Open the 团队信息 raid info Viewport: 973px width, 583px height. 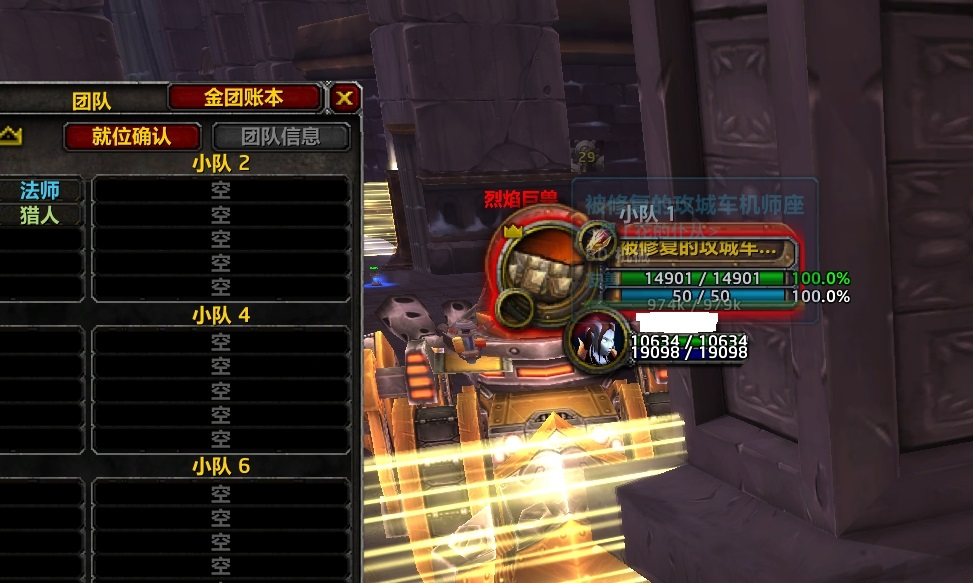(x=281, y=136)
